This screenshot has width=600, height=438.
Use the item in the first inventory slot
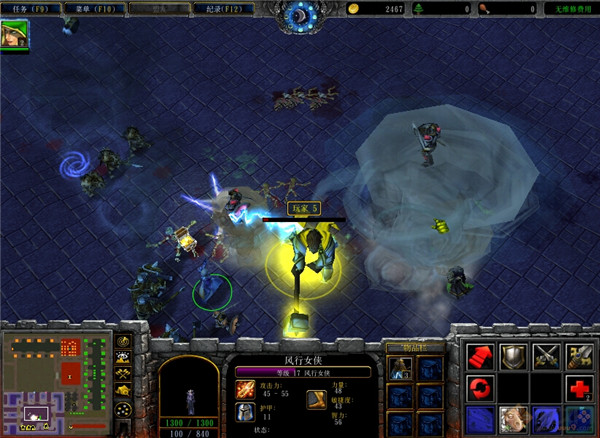point(401,368)
